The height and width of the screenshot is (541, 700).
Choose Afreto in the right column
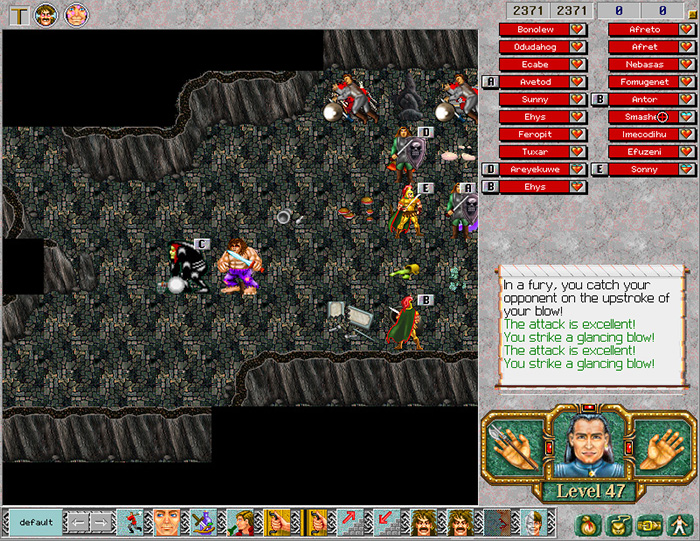(644, 30)
